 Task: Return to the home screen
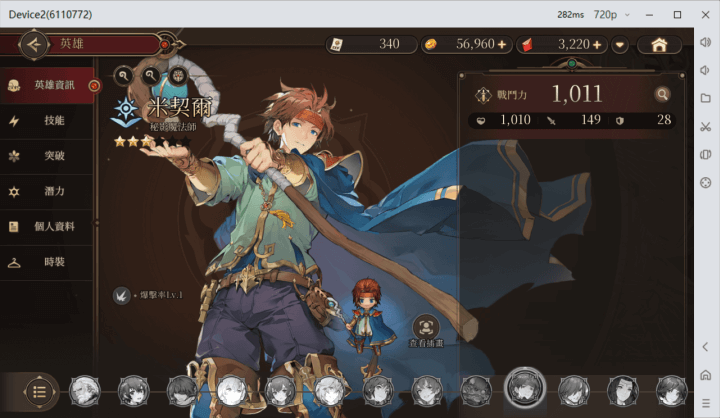tap(659, 44)
